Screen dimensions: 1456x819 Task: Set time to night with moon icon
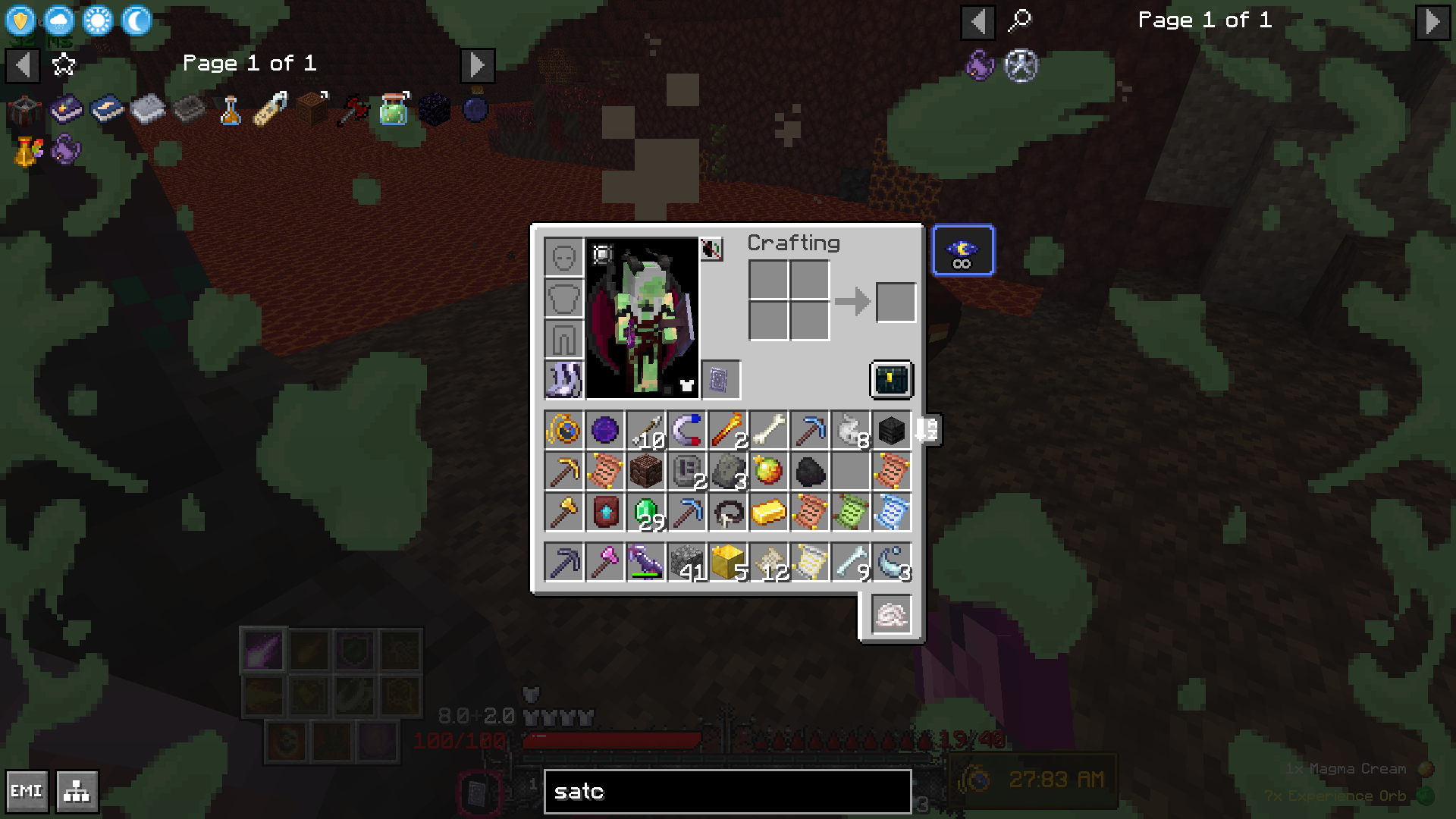136,20
